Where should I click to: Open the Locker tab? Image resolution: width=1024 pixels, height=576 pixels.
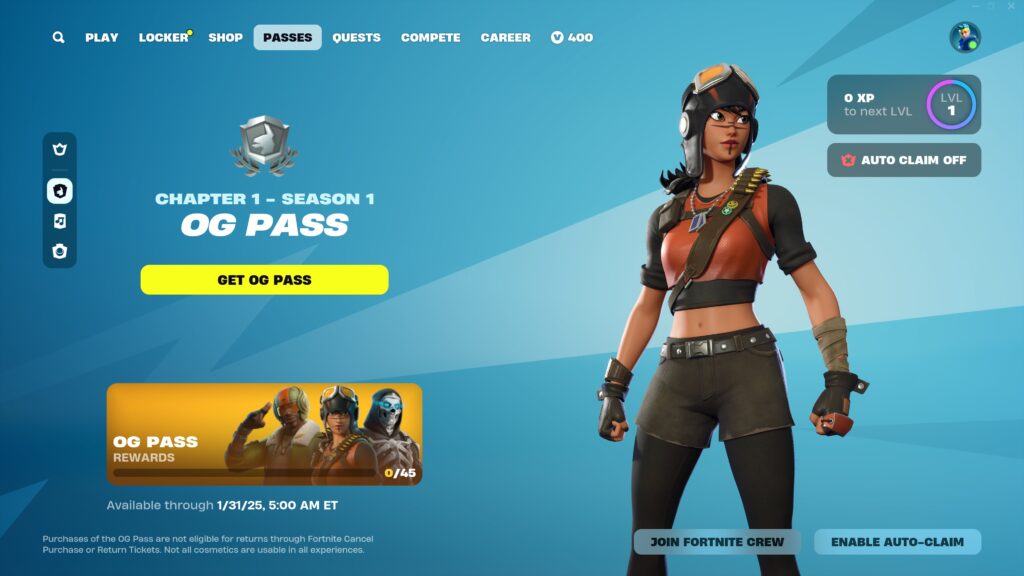click(x=163, y=38)
